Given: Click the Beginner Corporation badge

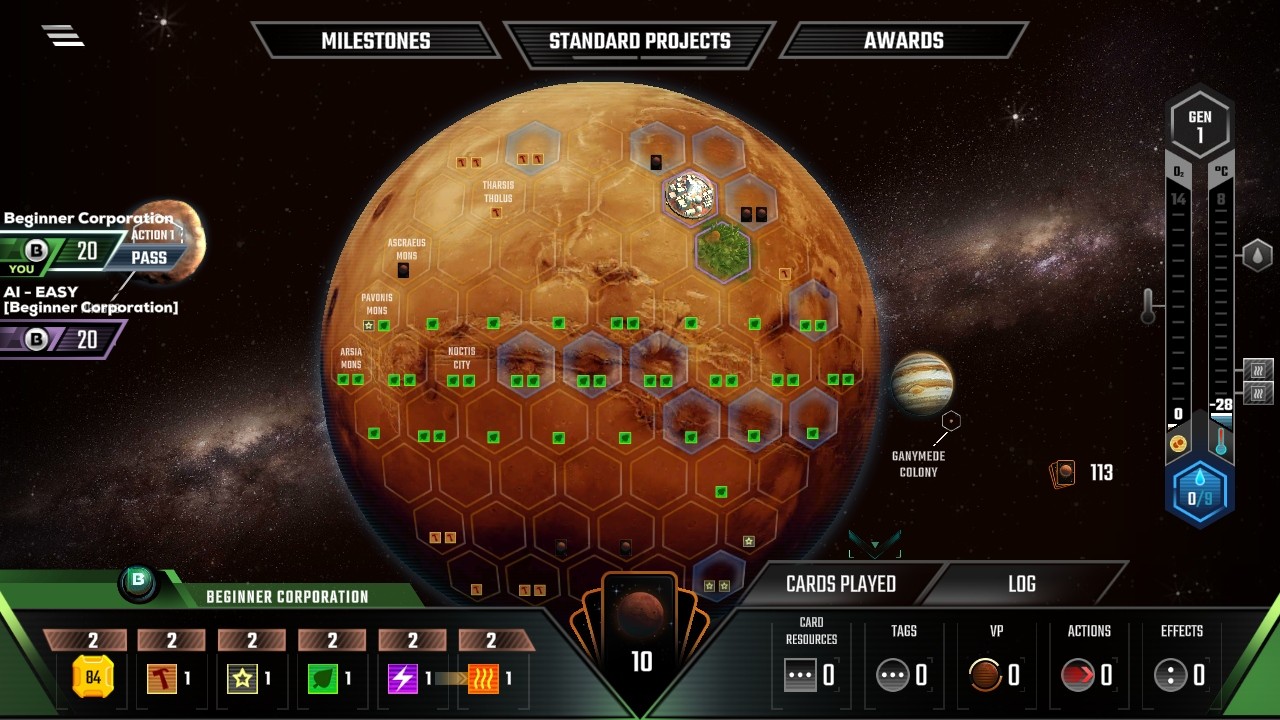Looking at the screenshot, I should pyautogui.click(x=138, y=580).
